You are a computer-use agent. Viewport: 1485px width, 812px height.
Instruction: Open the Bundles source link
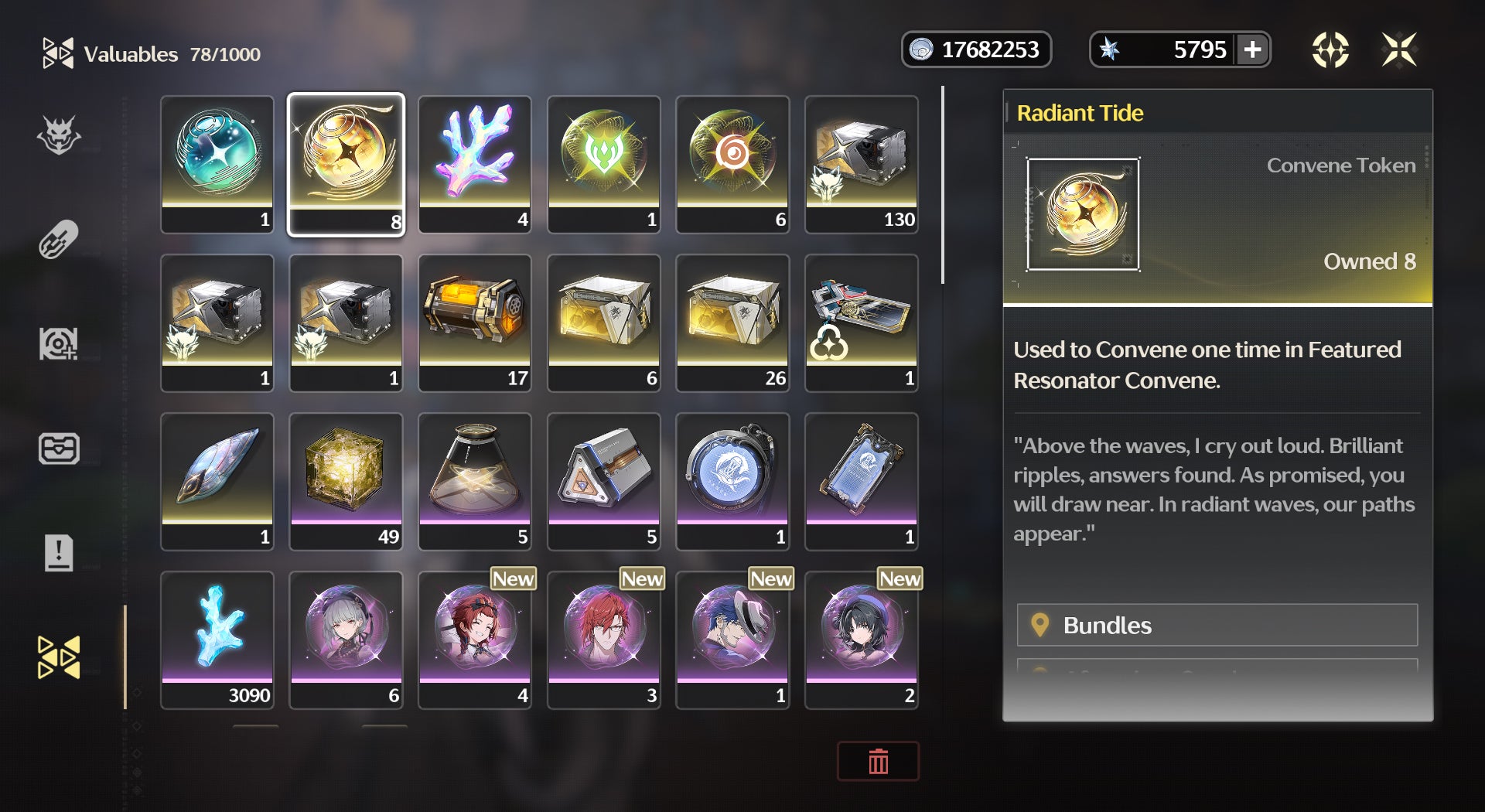[1217, 625]
